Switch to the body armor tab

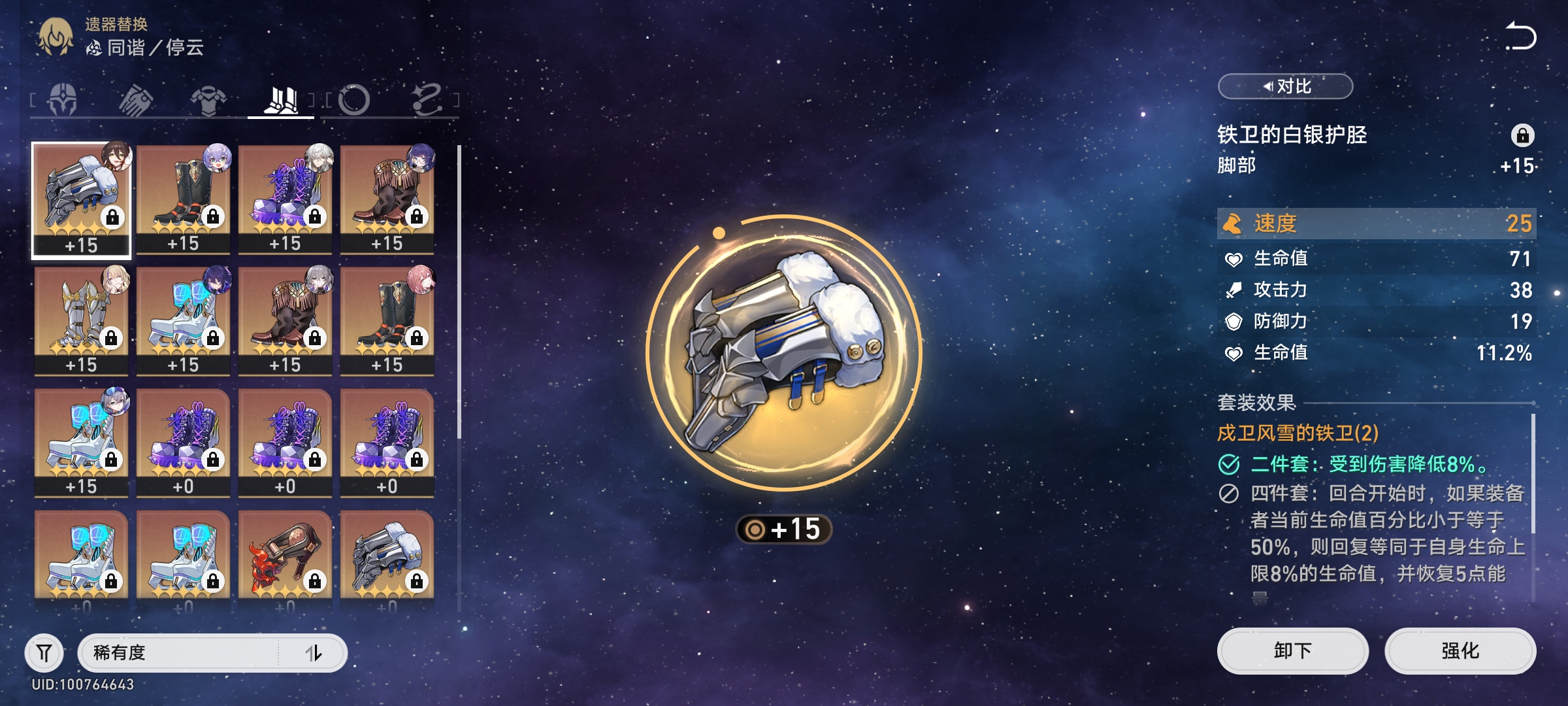click(x=208, y=101)
